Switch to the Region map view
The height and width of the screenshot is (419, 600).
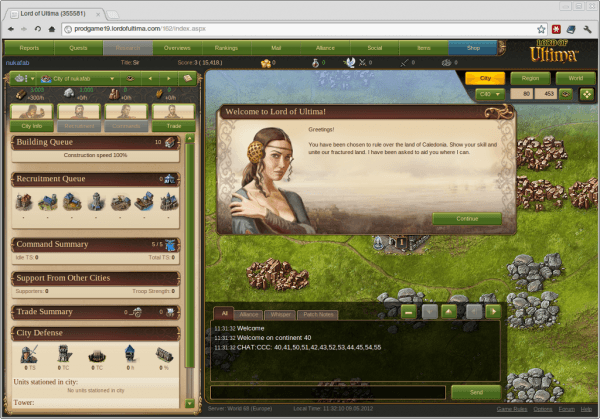click(x=531, y=77)
